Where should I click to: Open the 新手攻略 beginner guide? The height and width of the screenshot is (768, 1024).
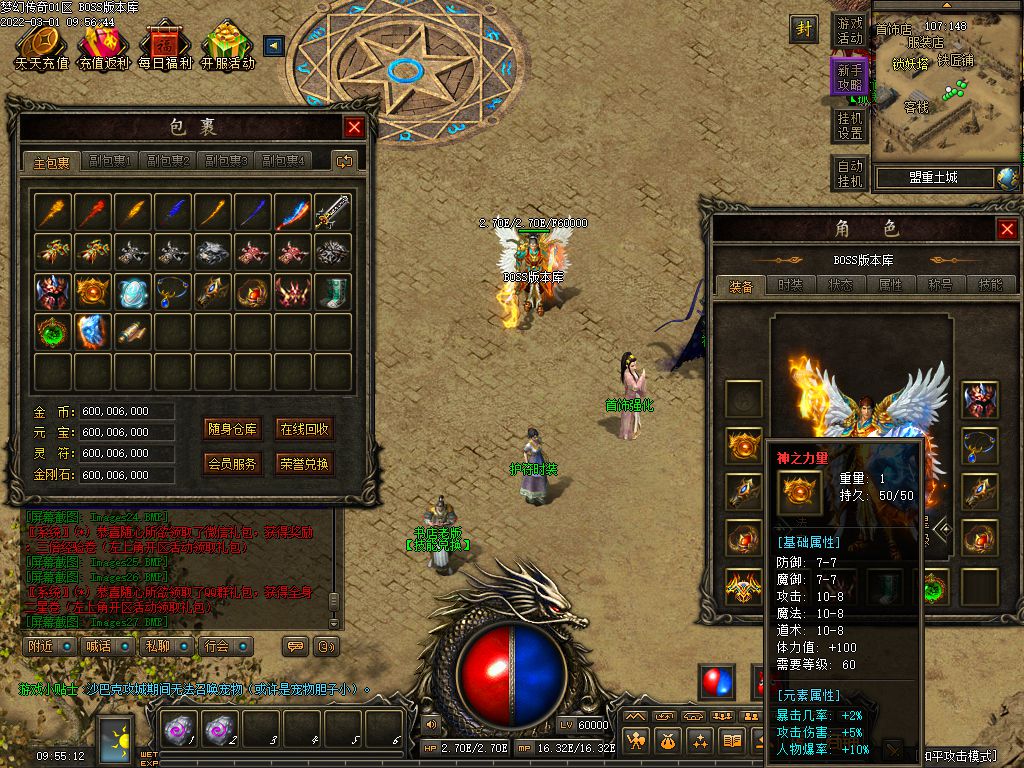point(850,78)
